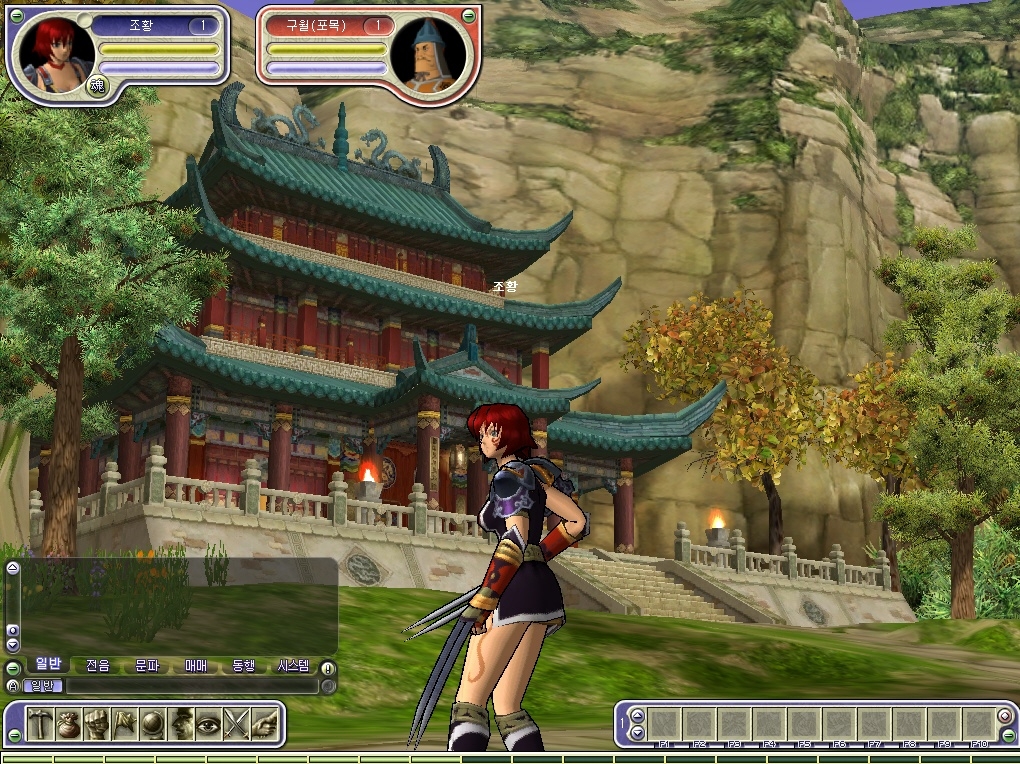Select the 문파 guild chat tab

[x=147, y=666]
